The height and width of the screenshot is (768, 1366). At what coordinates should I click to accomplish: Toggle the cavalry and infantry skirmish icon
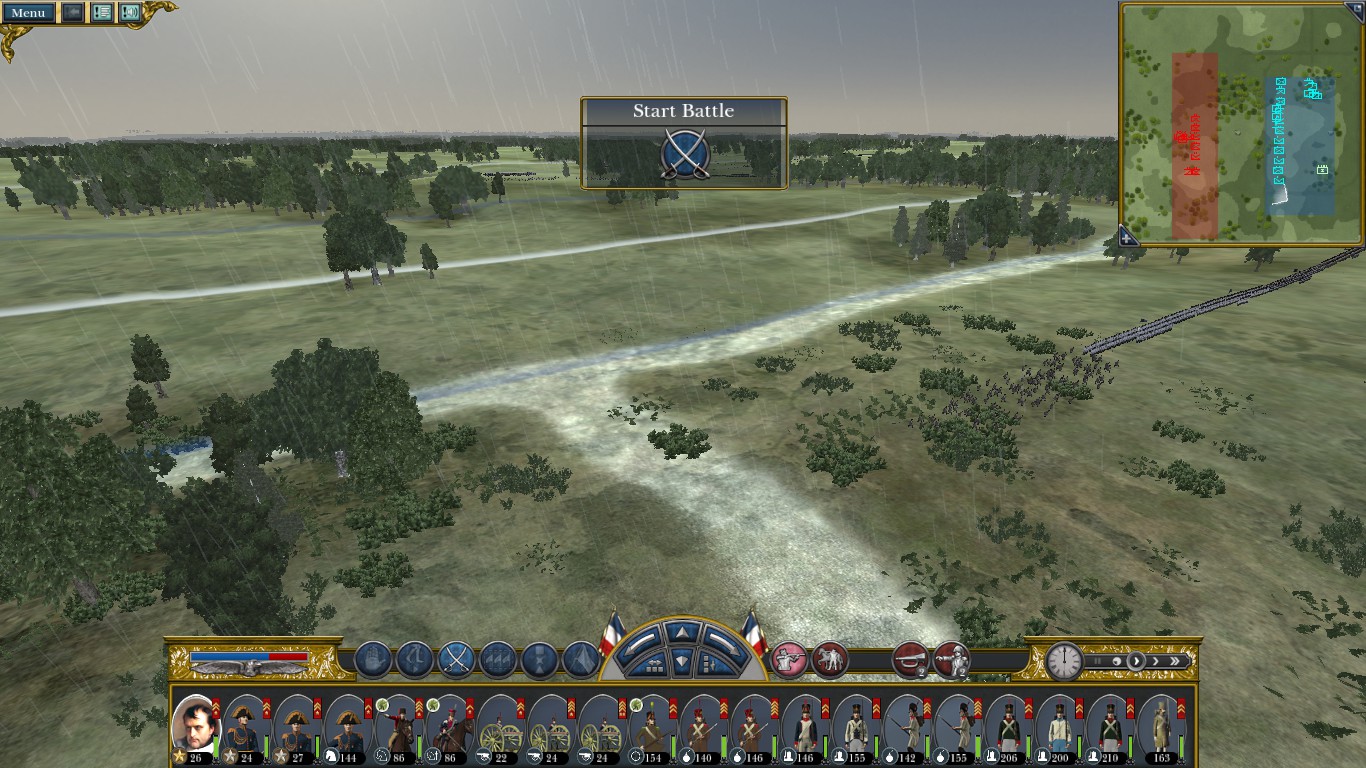click(830, 659)
